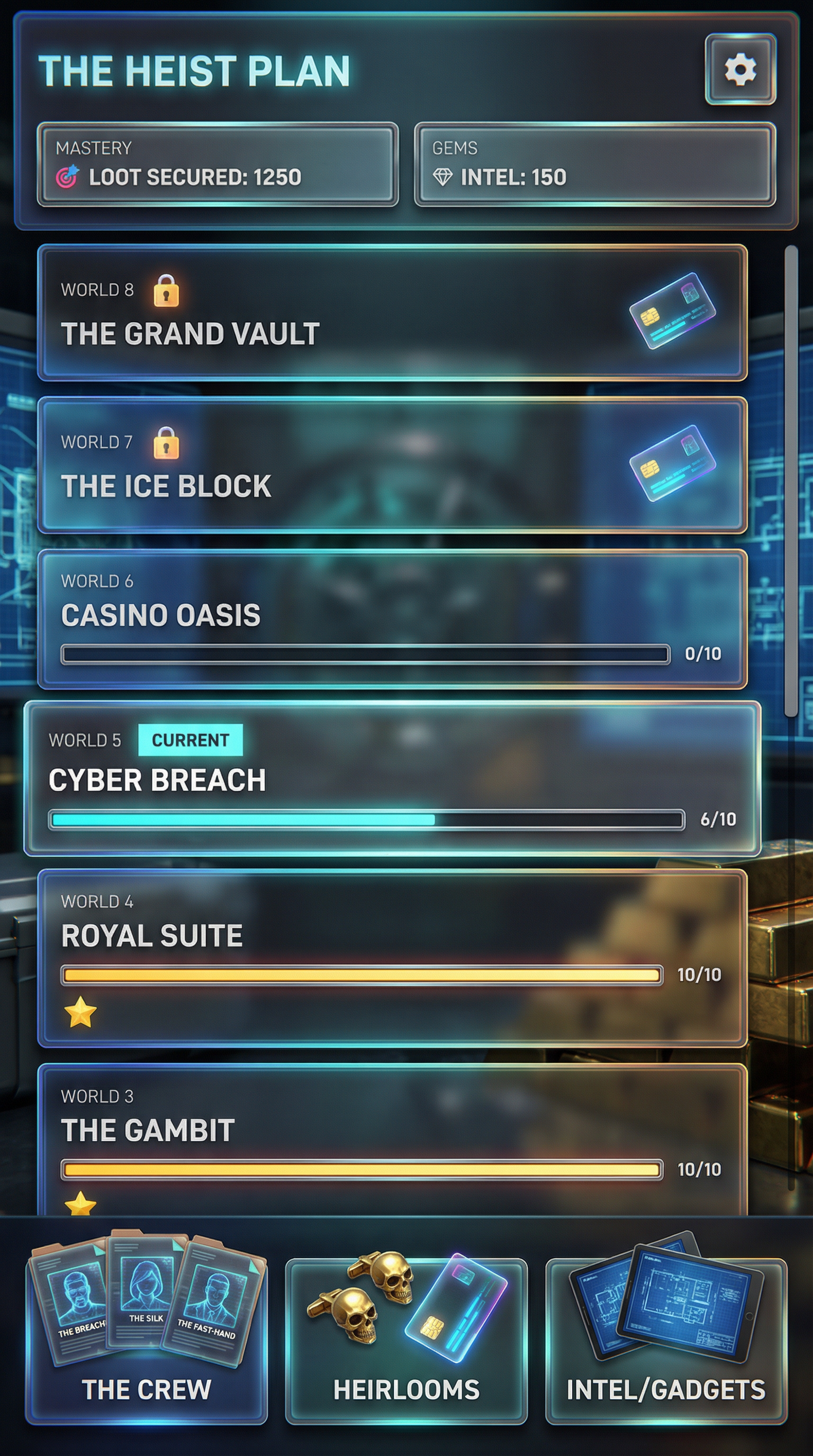813x1456 pixels.
Task: Click the world list scrollbar
Action: [x=791, y=480]
